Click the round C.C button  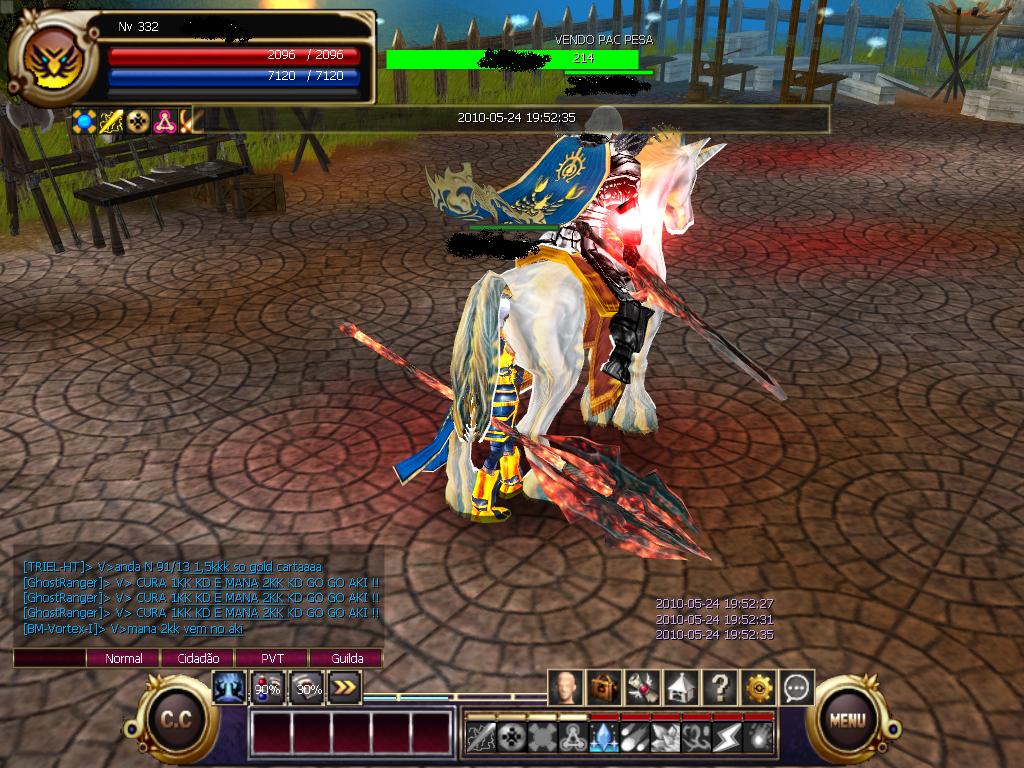pos(177,720)
